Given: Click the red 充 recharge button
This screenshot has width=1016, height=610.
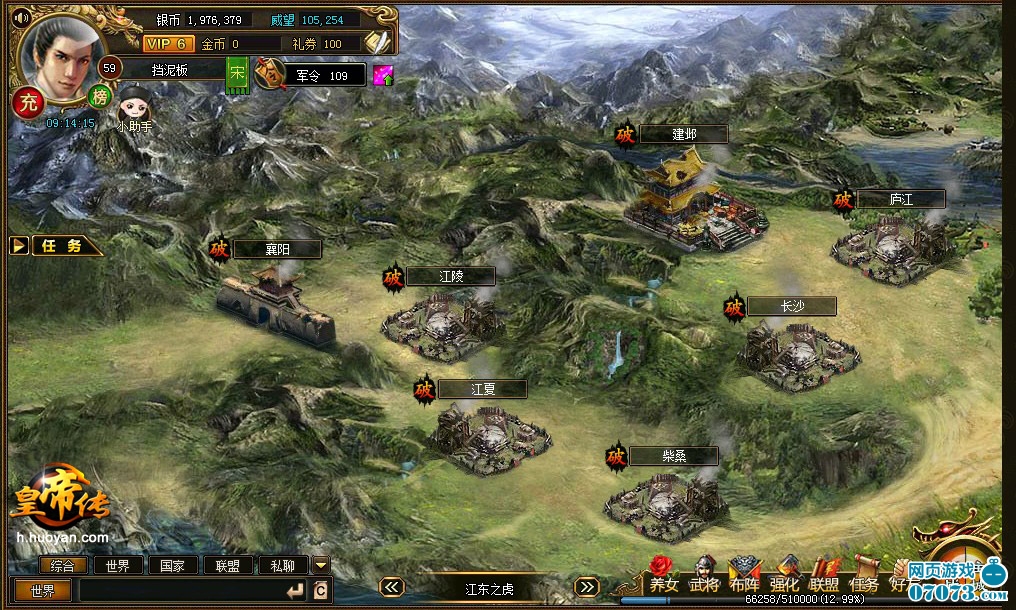Looking at the screenshot, I should (x=29, y=101).
